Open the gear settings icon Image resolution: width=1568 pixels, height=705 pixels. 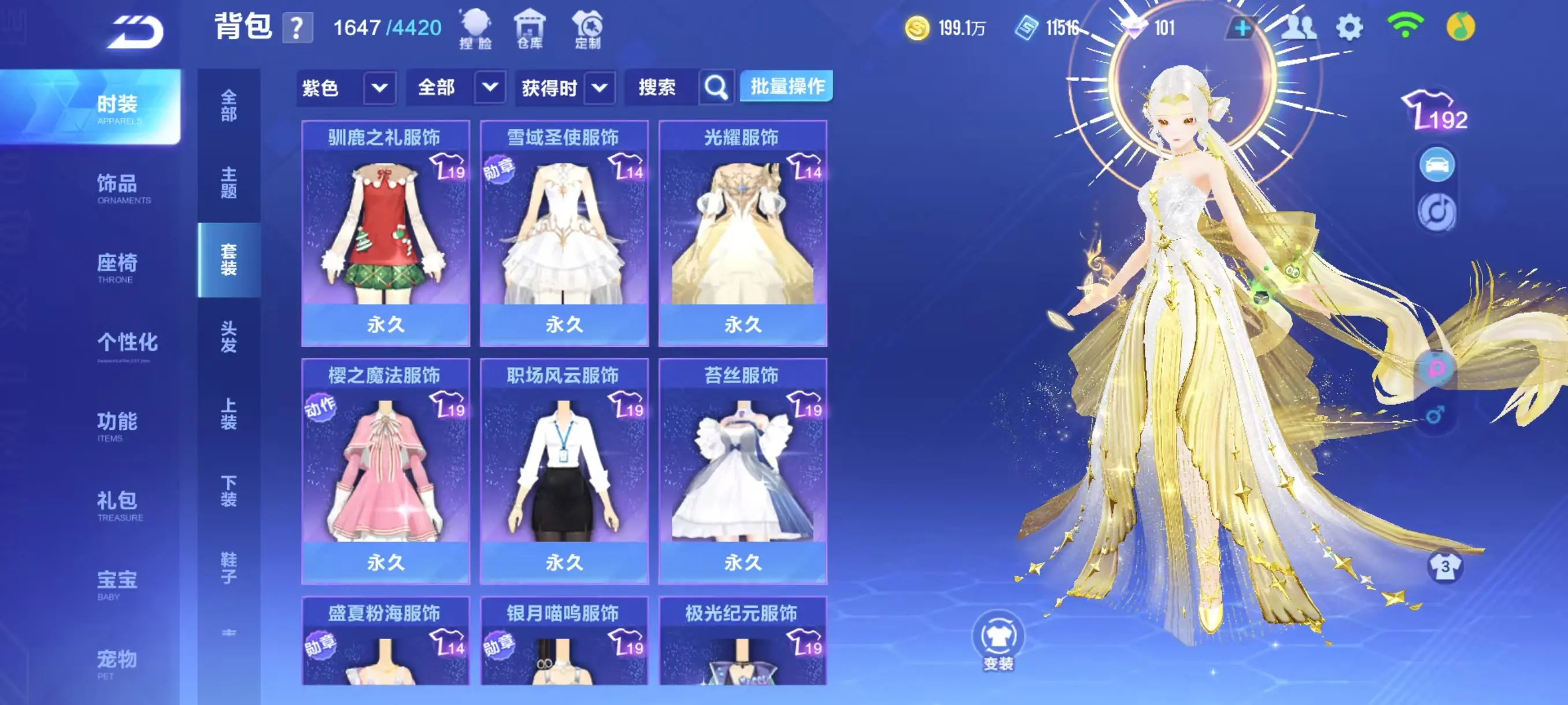(1349, 28)
